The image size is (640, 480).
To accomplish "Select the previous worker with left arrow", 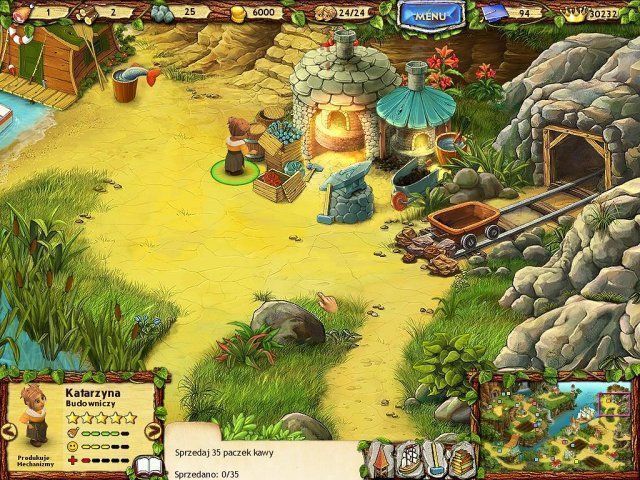I will click(x=8, y=431).
